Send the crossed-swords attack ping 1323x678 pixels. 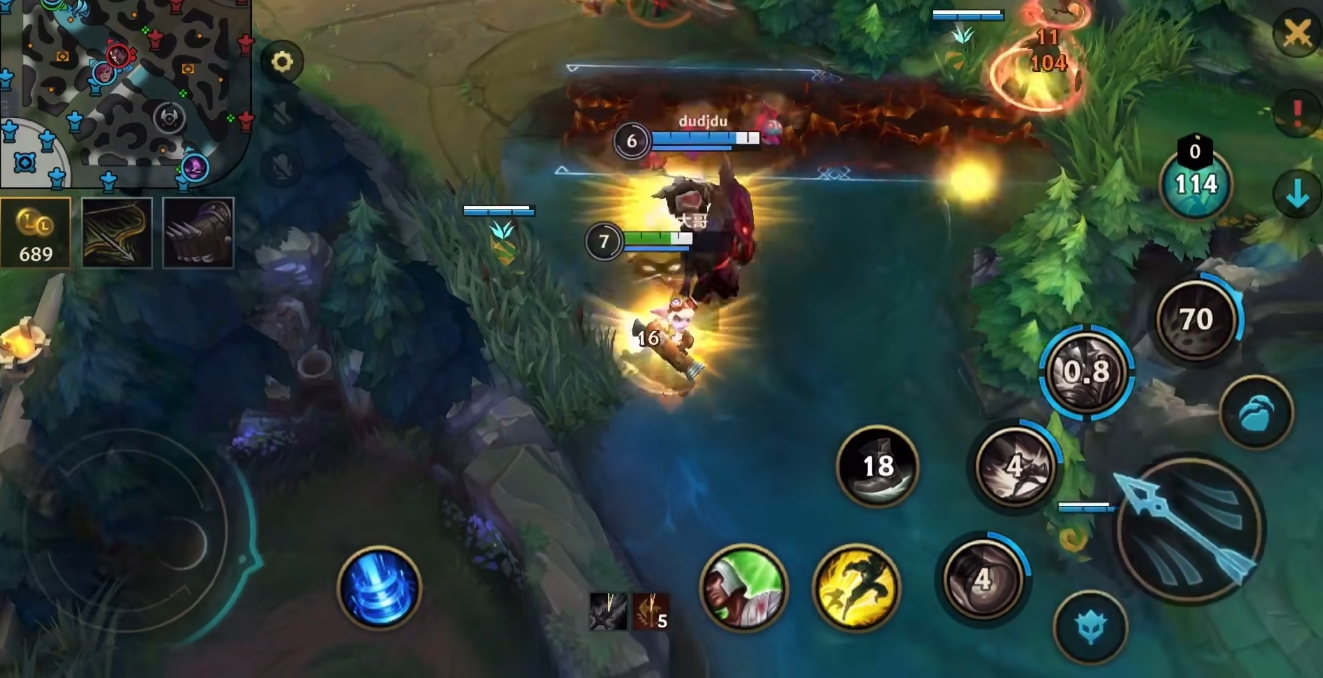[1297, 35]
